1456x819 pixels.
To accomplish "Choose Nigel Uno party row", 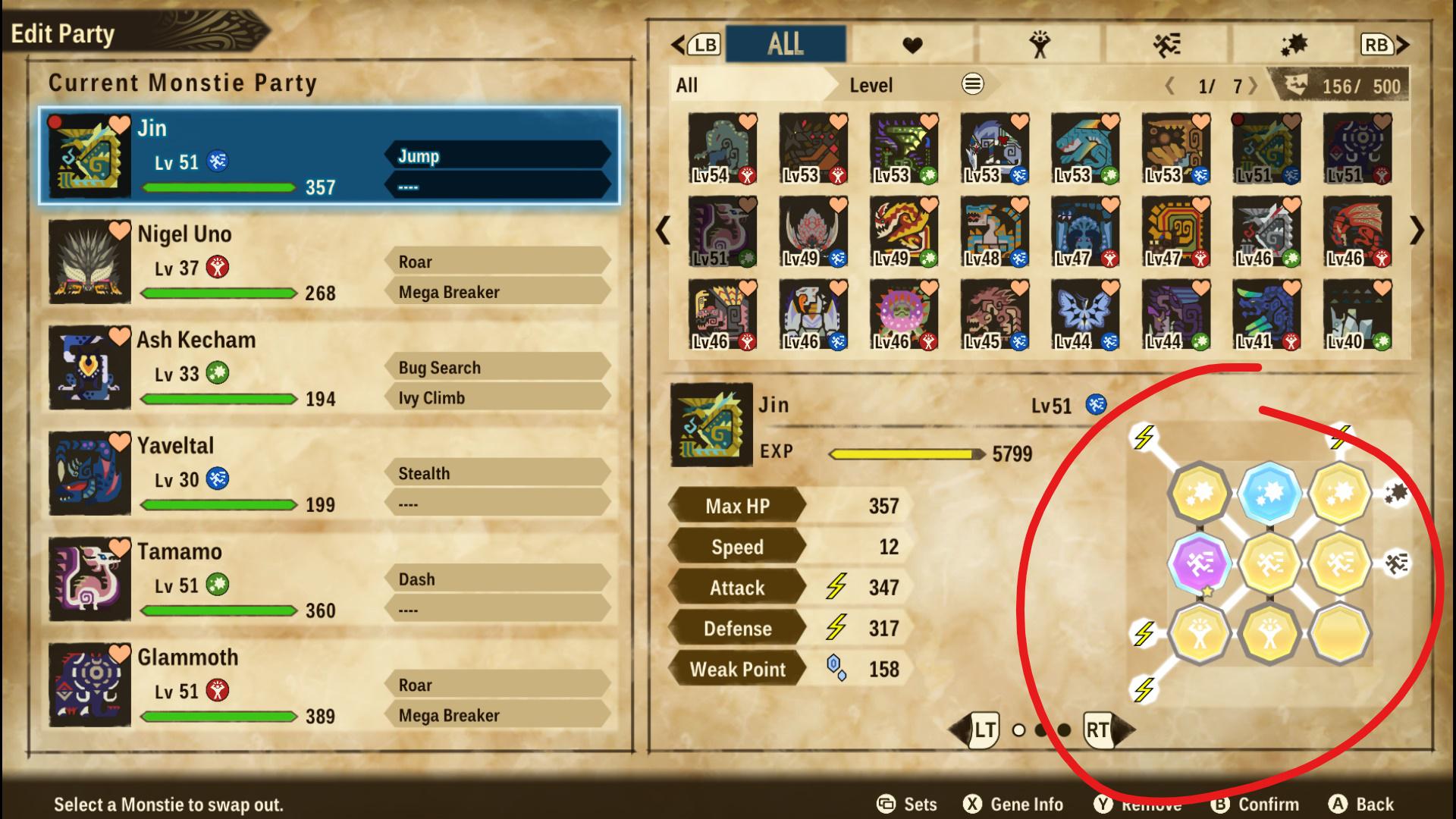I will 330,262.
